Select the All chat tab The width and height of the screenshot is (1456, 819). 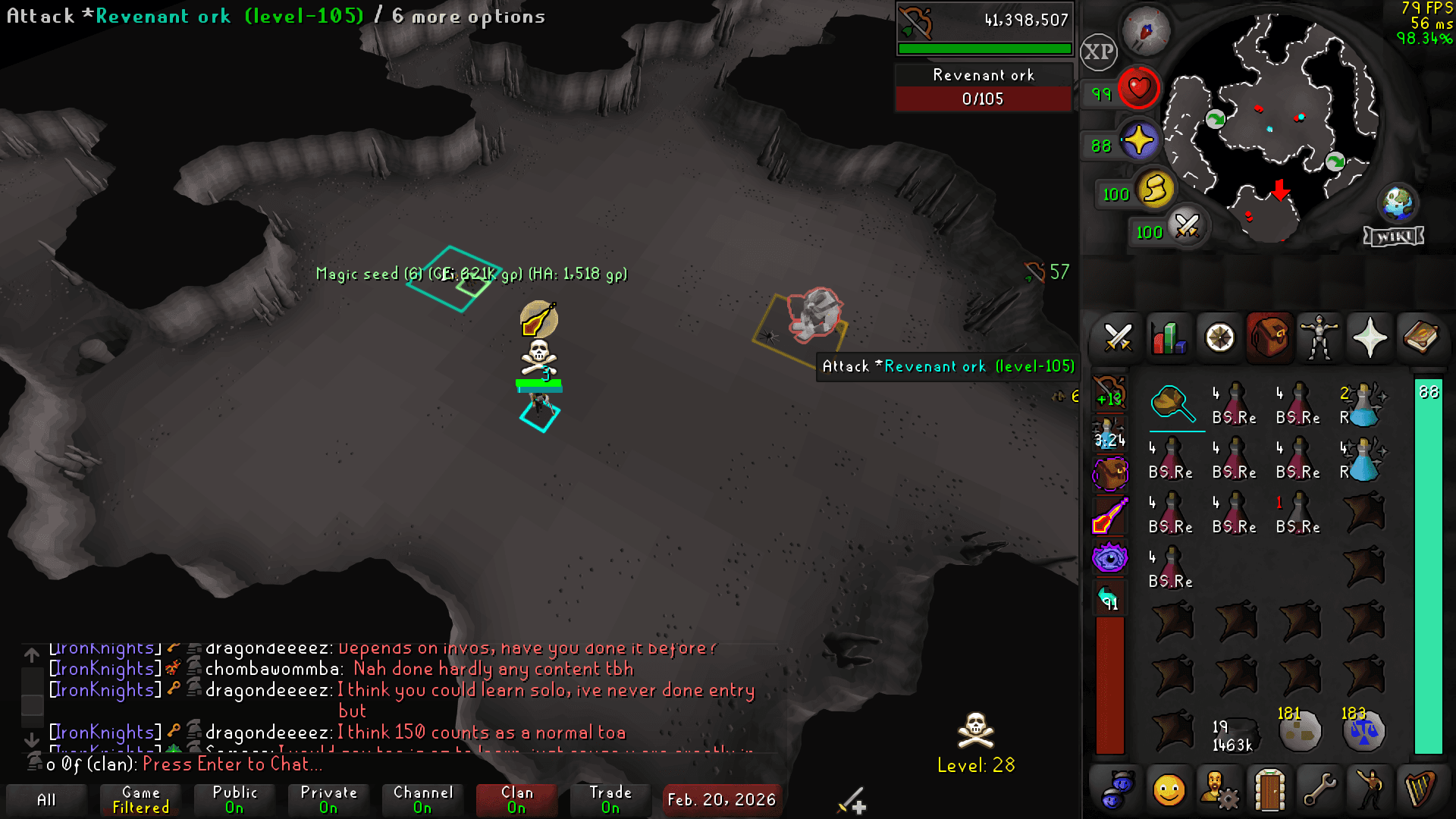tap(48, 800)
